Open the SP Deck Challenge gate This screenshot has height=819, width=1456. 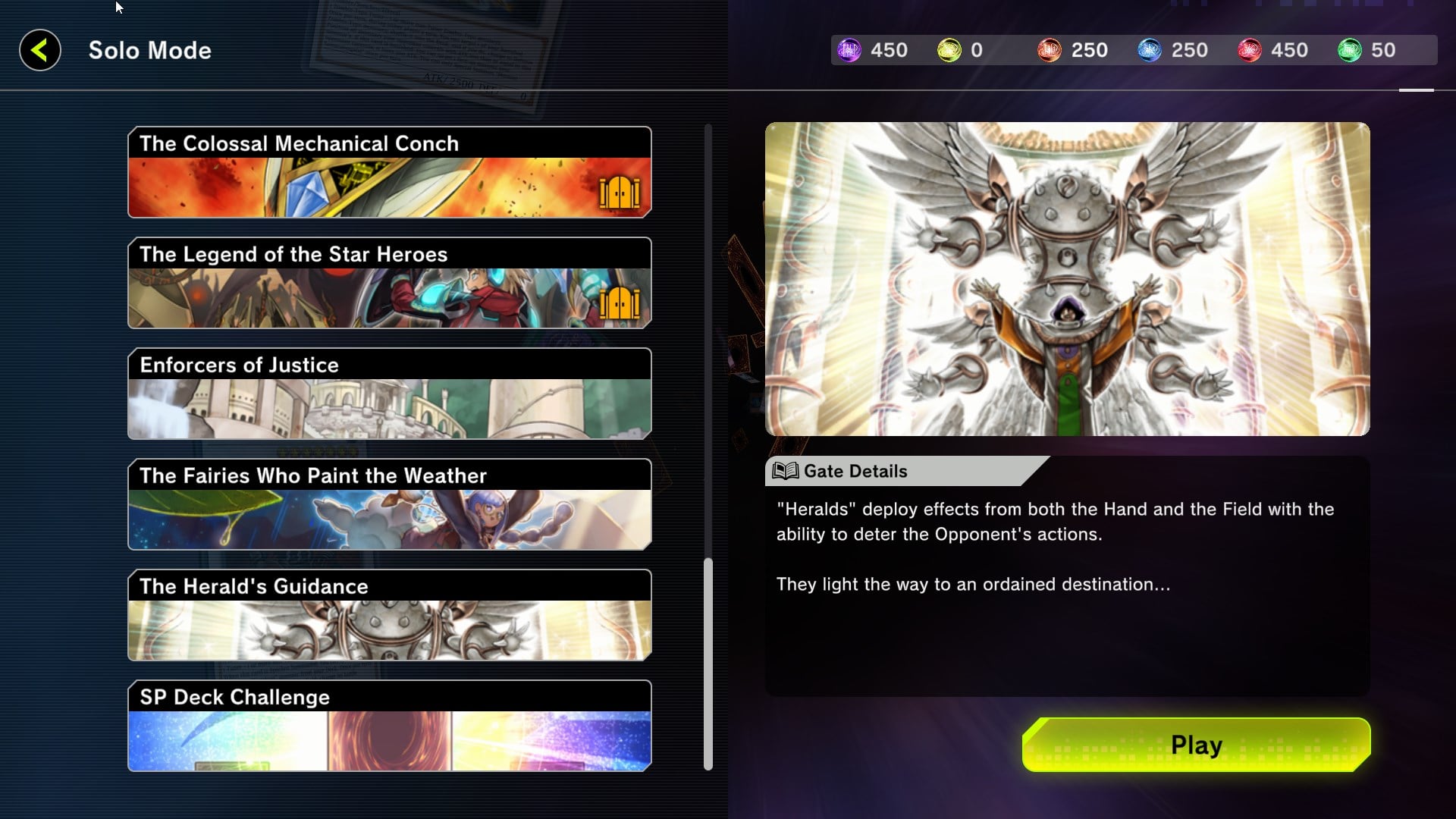[389, 726]
